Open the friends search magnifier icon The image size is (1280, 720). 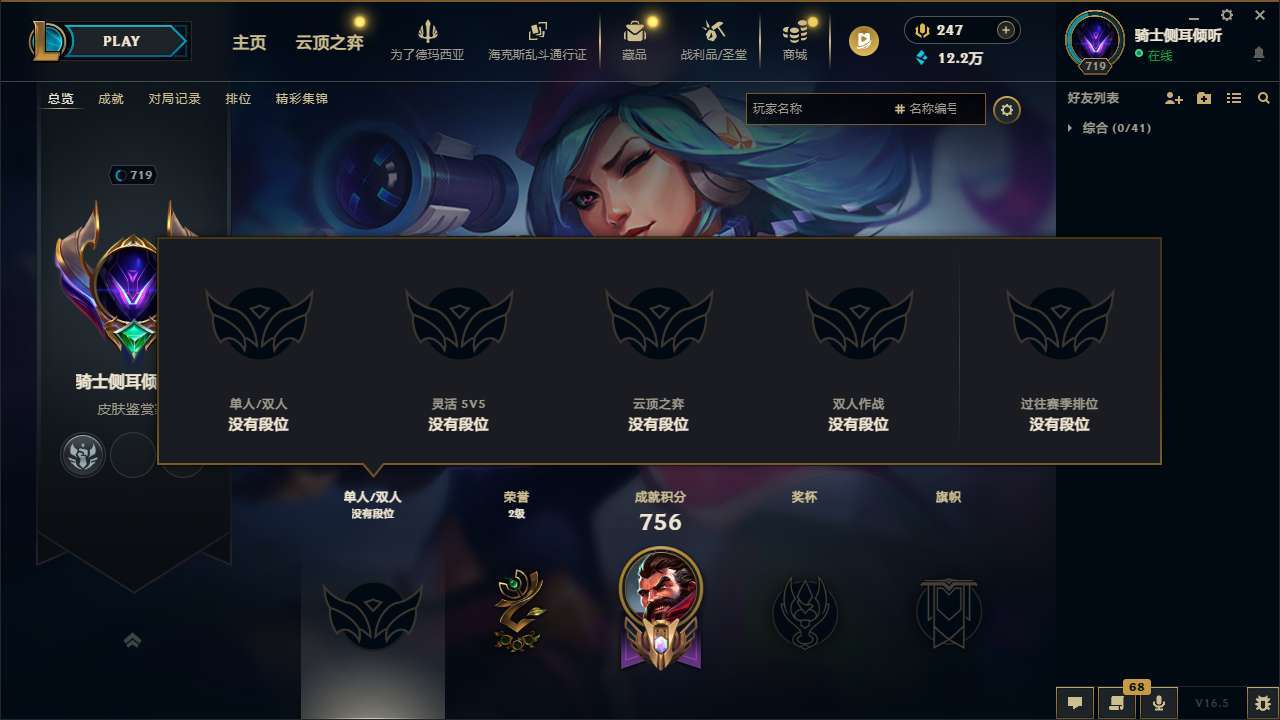click(x=1264, y=98)
